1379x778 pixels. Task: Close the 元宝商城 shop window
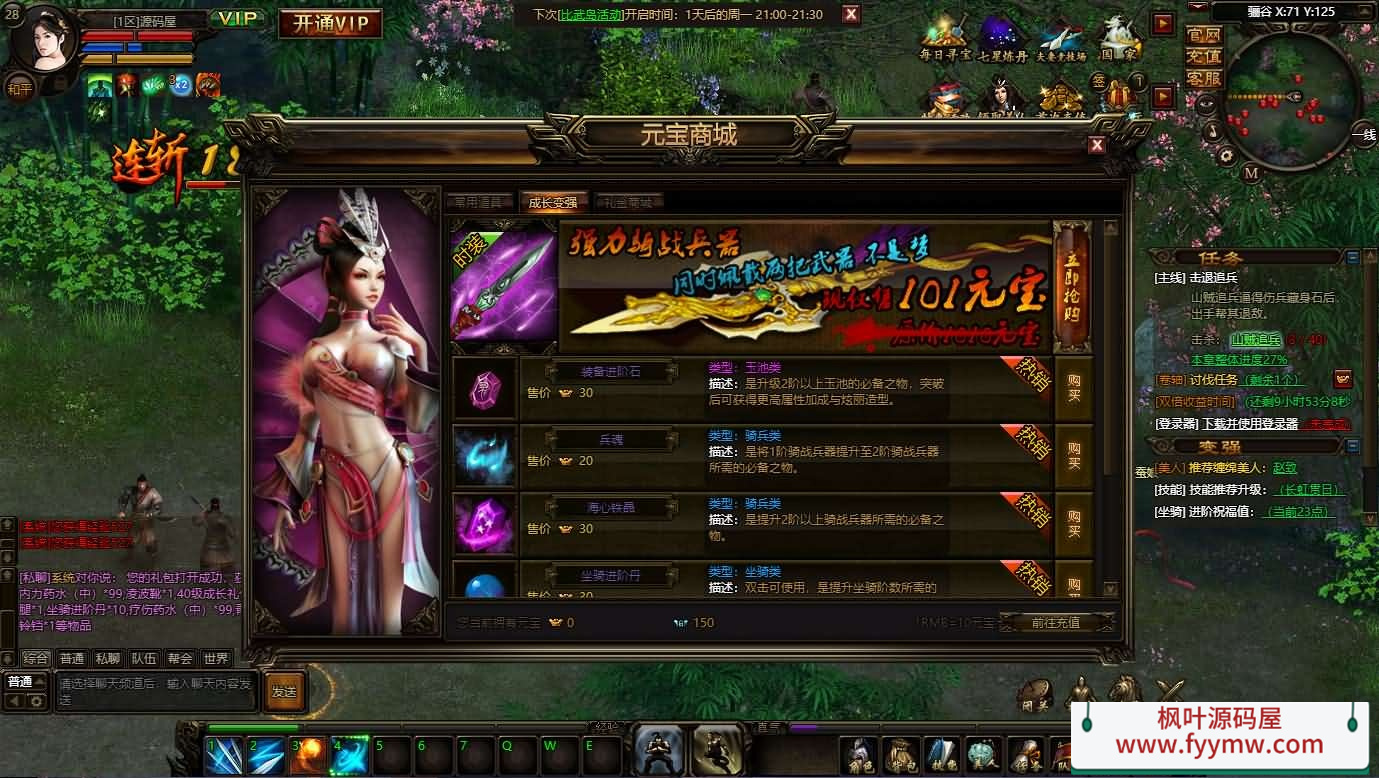click(1097, 145)
